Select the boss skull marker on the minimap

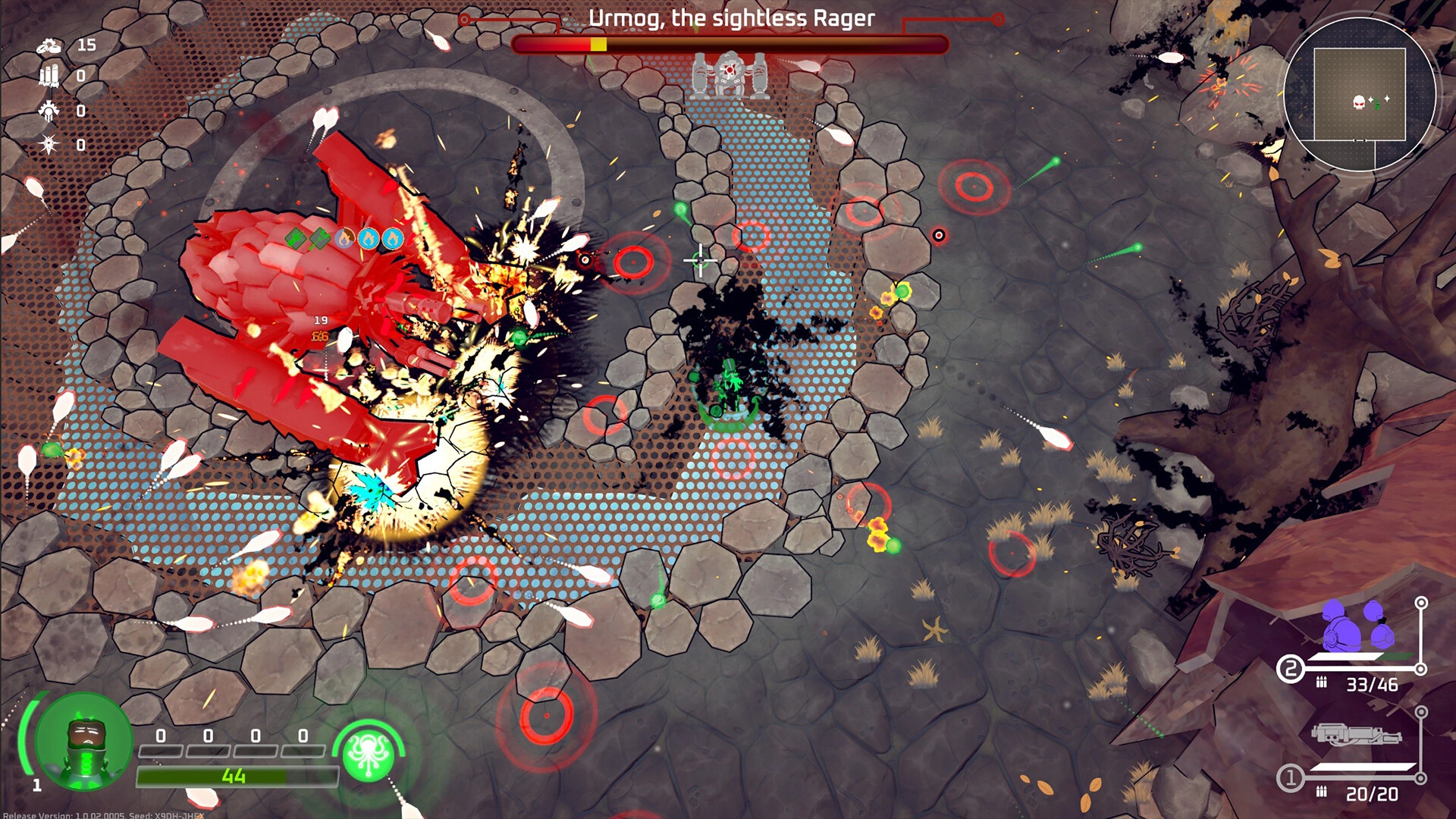pos(1359,102)
